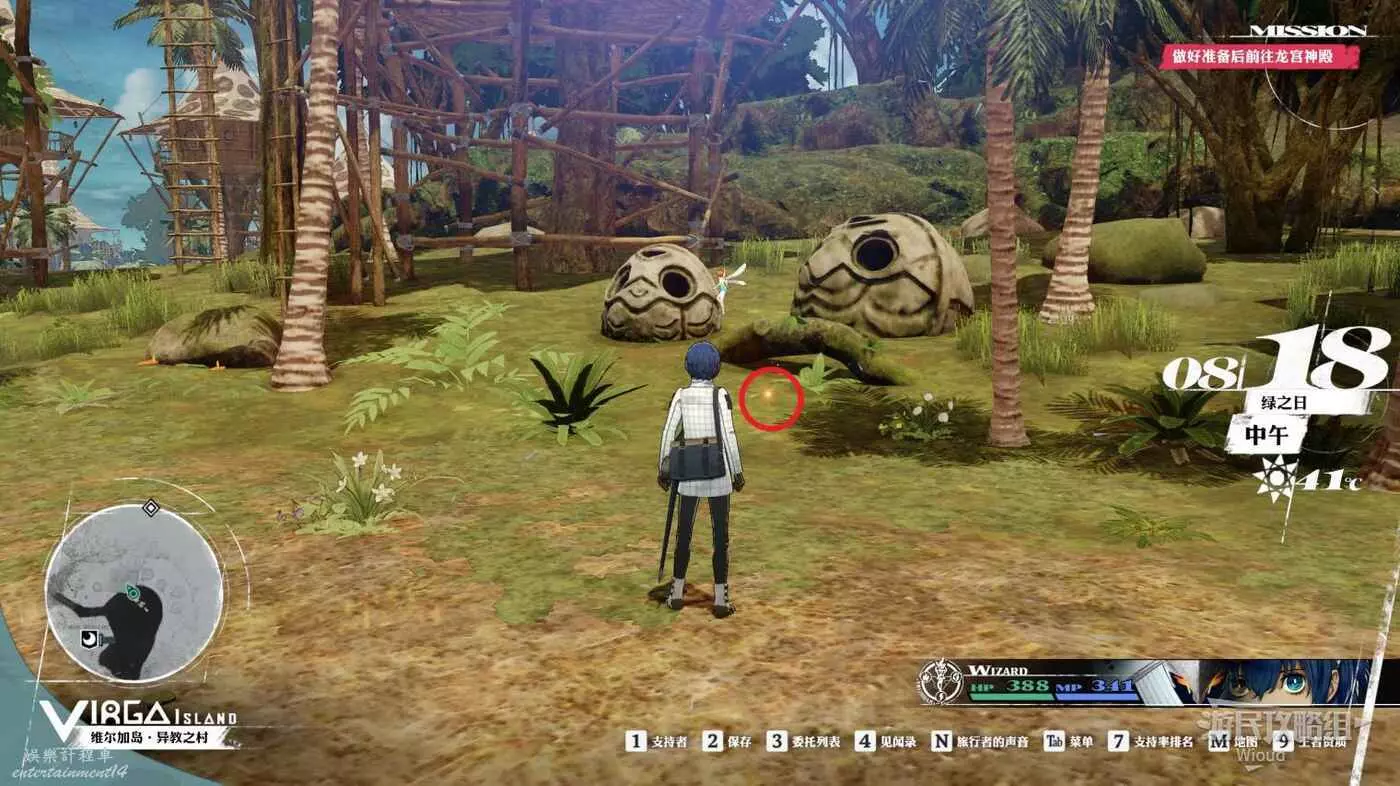Show the 见闻录 memorandum shortcut
This screenshot has width=1400, height=786.
click(x=886, y=741)
